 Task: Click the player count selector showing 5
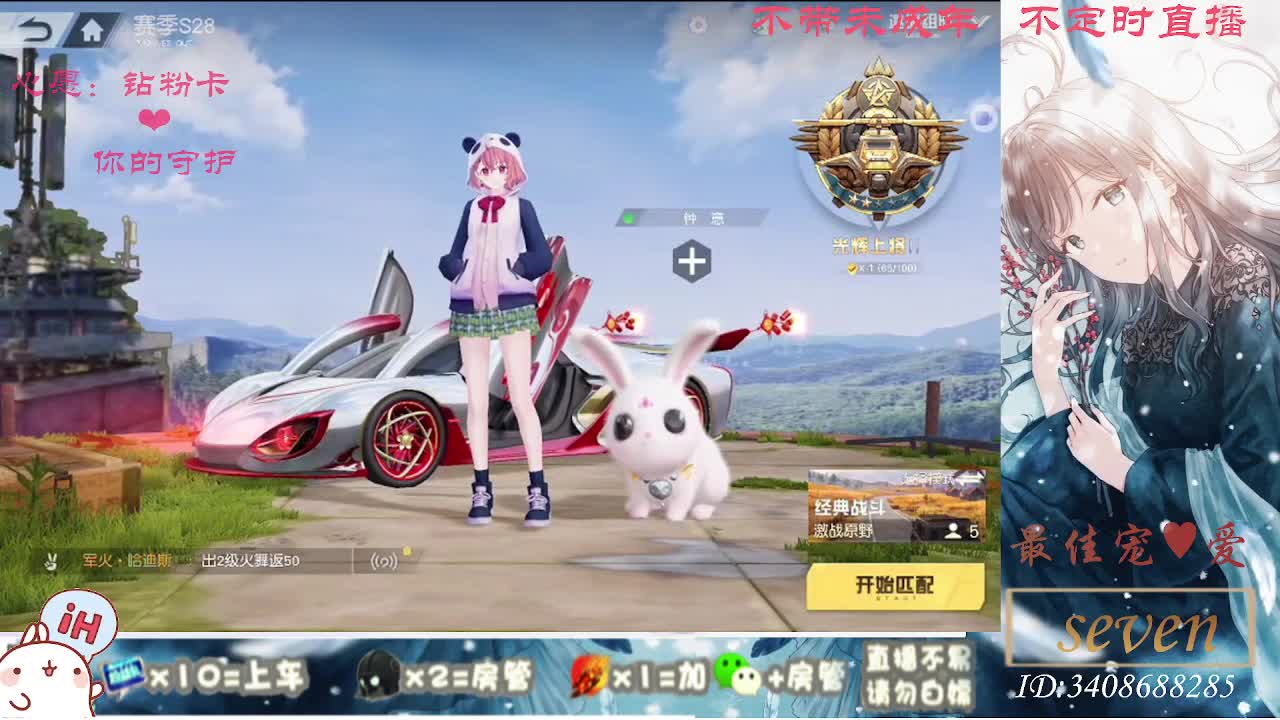(x=960, y=530)
